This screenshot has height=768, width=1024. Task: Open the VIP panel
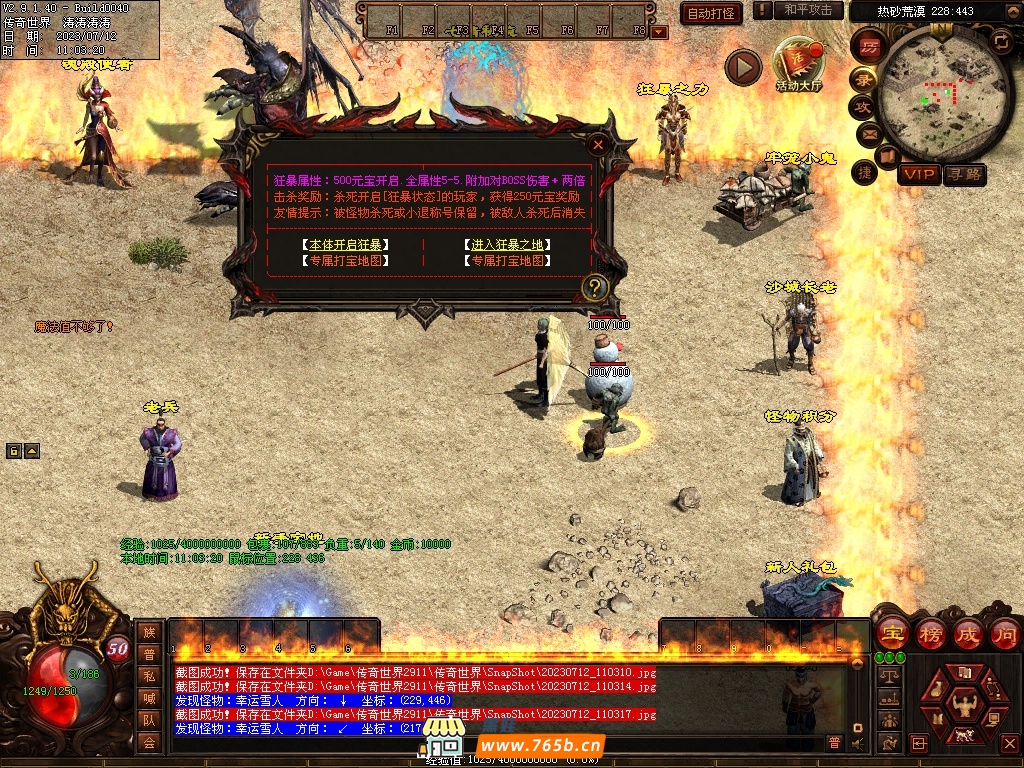click(918, 175)
